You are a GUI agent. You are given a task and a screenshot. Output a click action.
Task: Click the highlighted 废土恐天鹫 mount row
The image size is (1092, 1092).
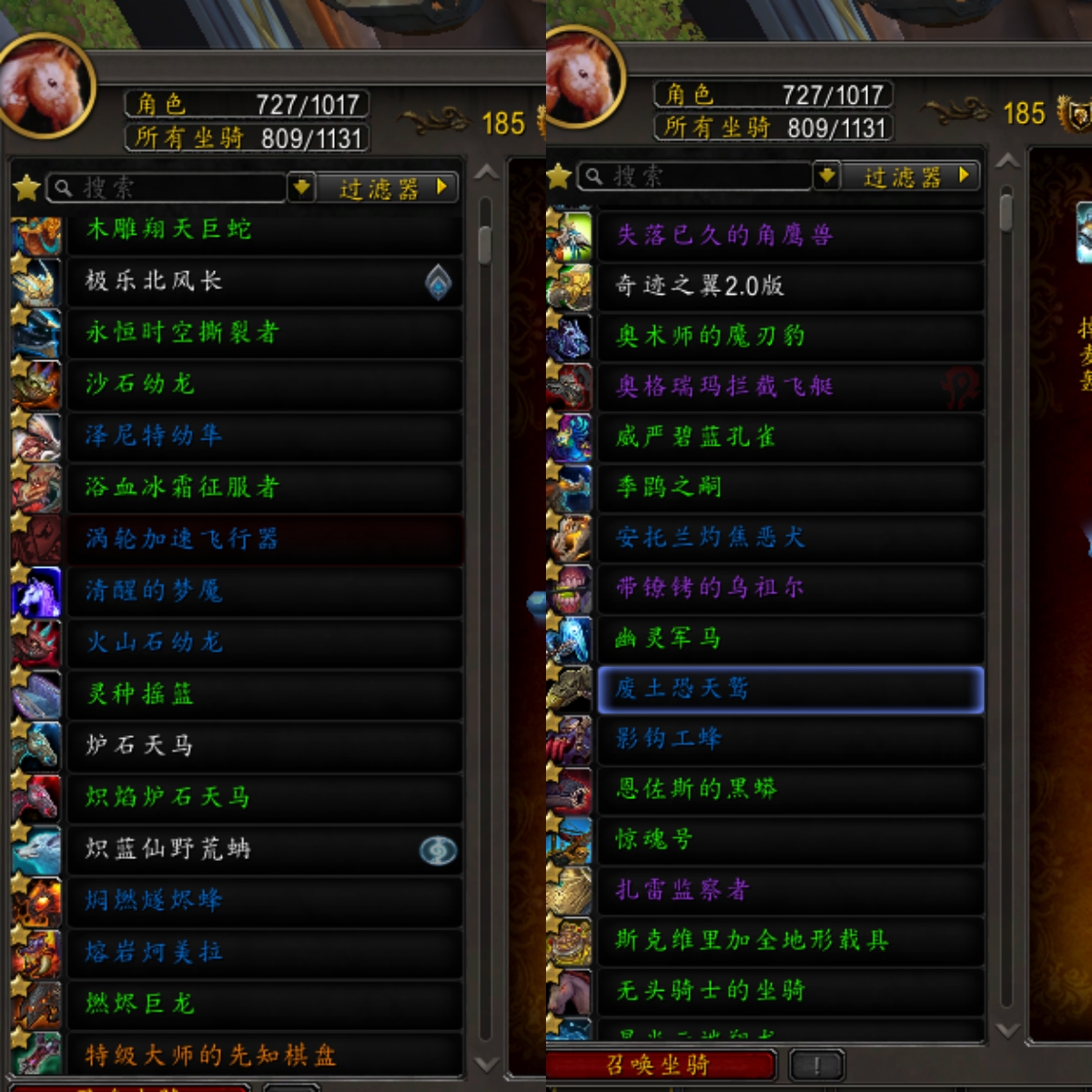(790, 689)
